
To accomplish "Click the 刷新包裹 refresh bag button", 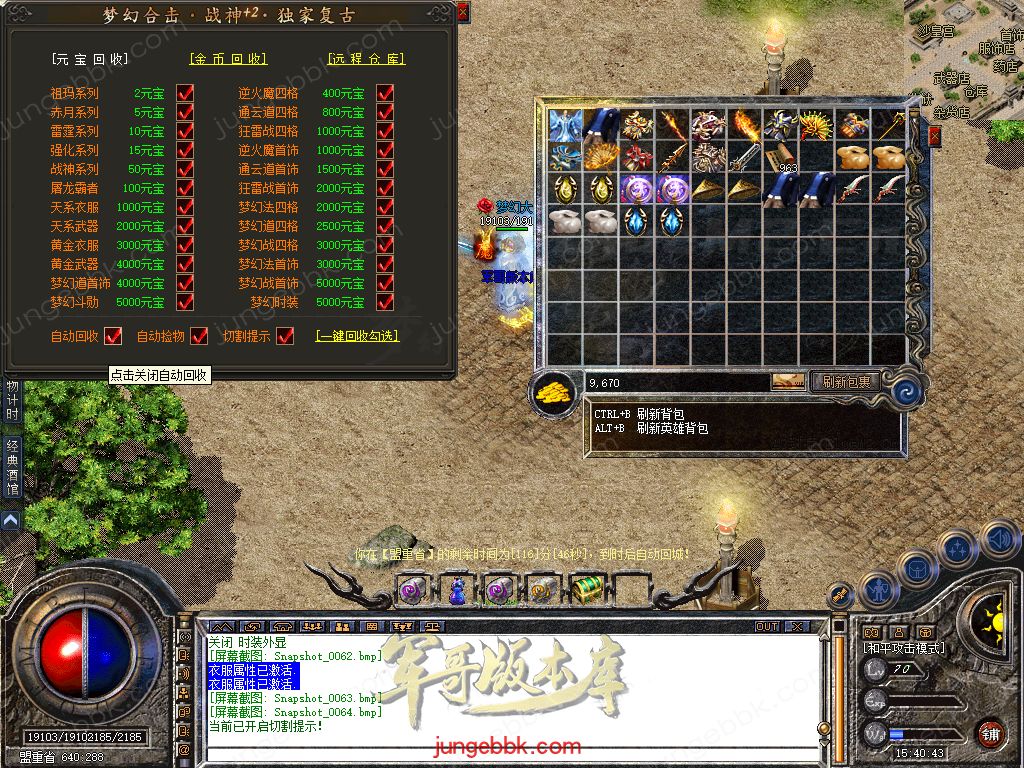I will pyautogui.click(x=845, y=381).
